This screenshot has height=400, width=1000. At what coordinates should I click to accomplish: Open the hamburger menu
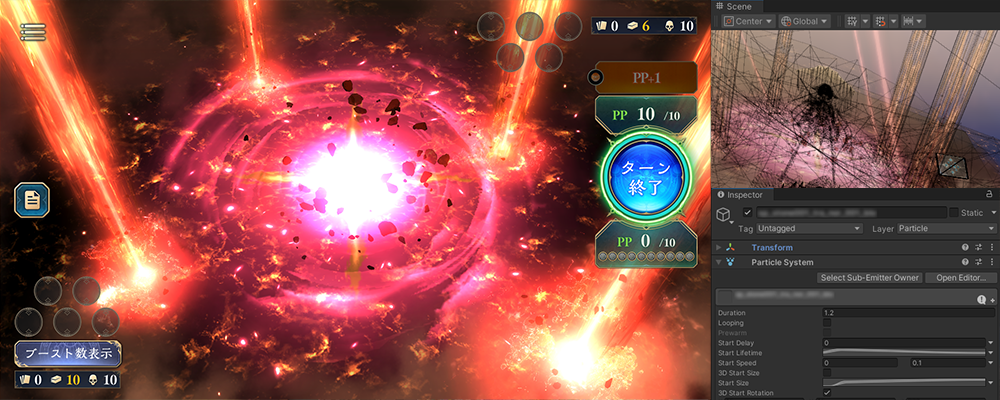click(x=33, y=31)
